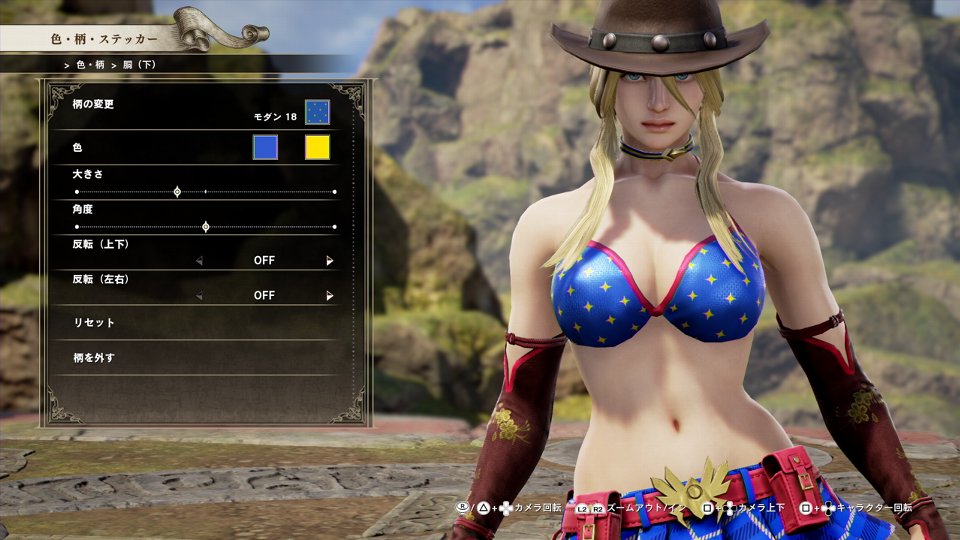The image size is (960, 540).
Task: Select the モダン 18 pattern thumbnail
Action: pyautogui.click(x=317, y=112)
